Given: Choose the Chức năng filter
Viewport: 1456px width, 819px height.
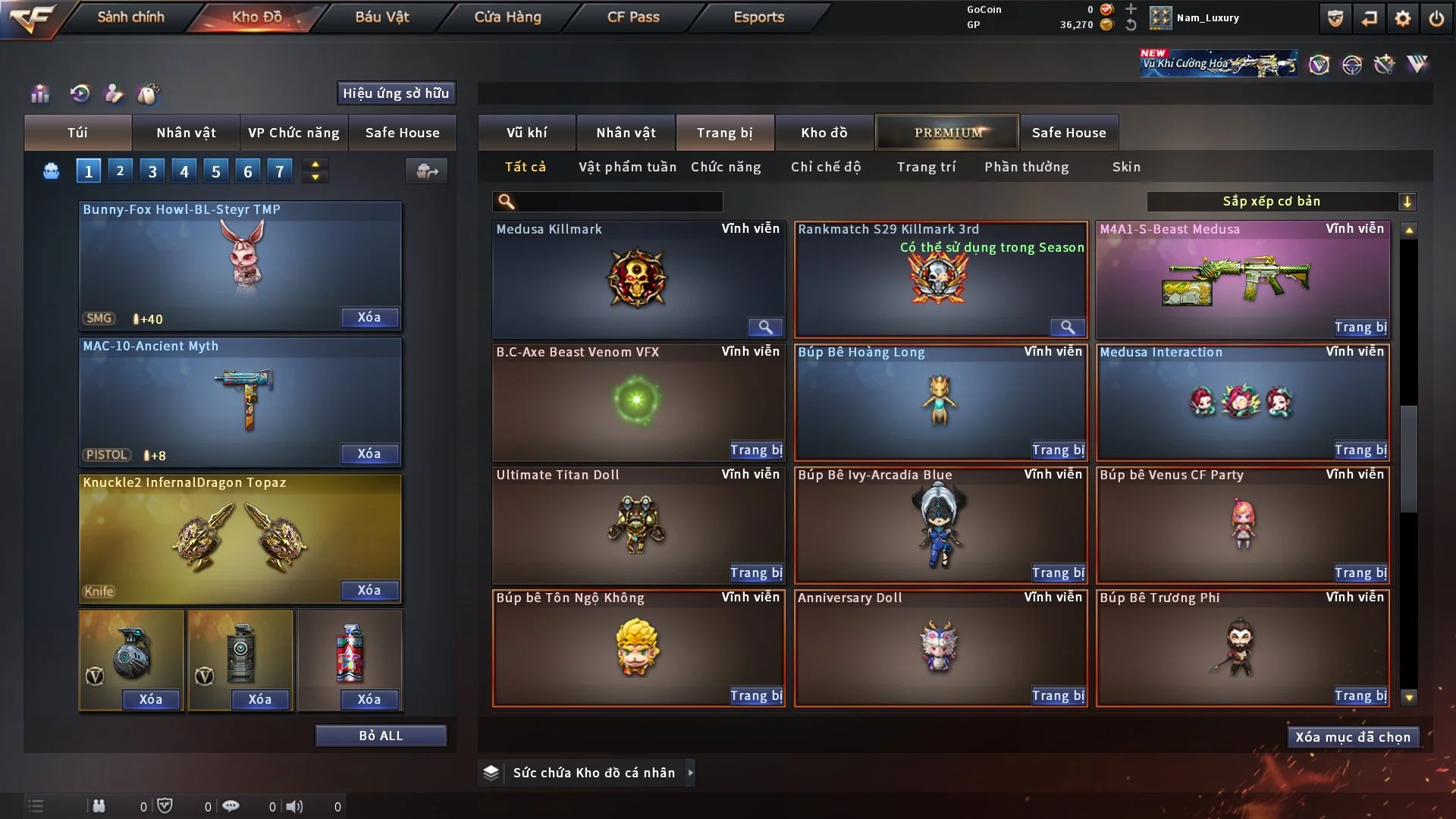Looking at the screenshot, I should coord(726,167).
